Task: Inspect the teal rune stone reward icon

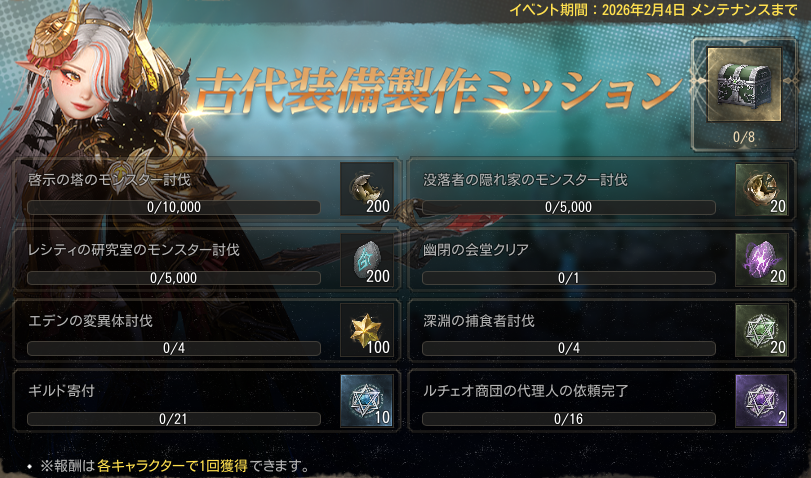Action: click(366, 260)
